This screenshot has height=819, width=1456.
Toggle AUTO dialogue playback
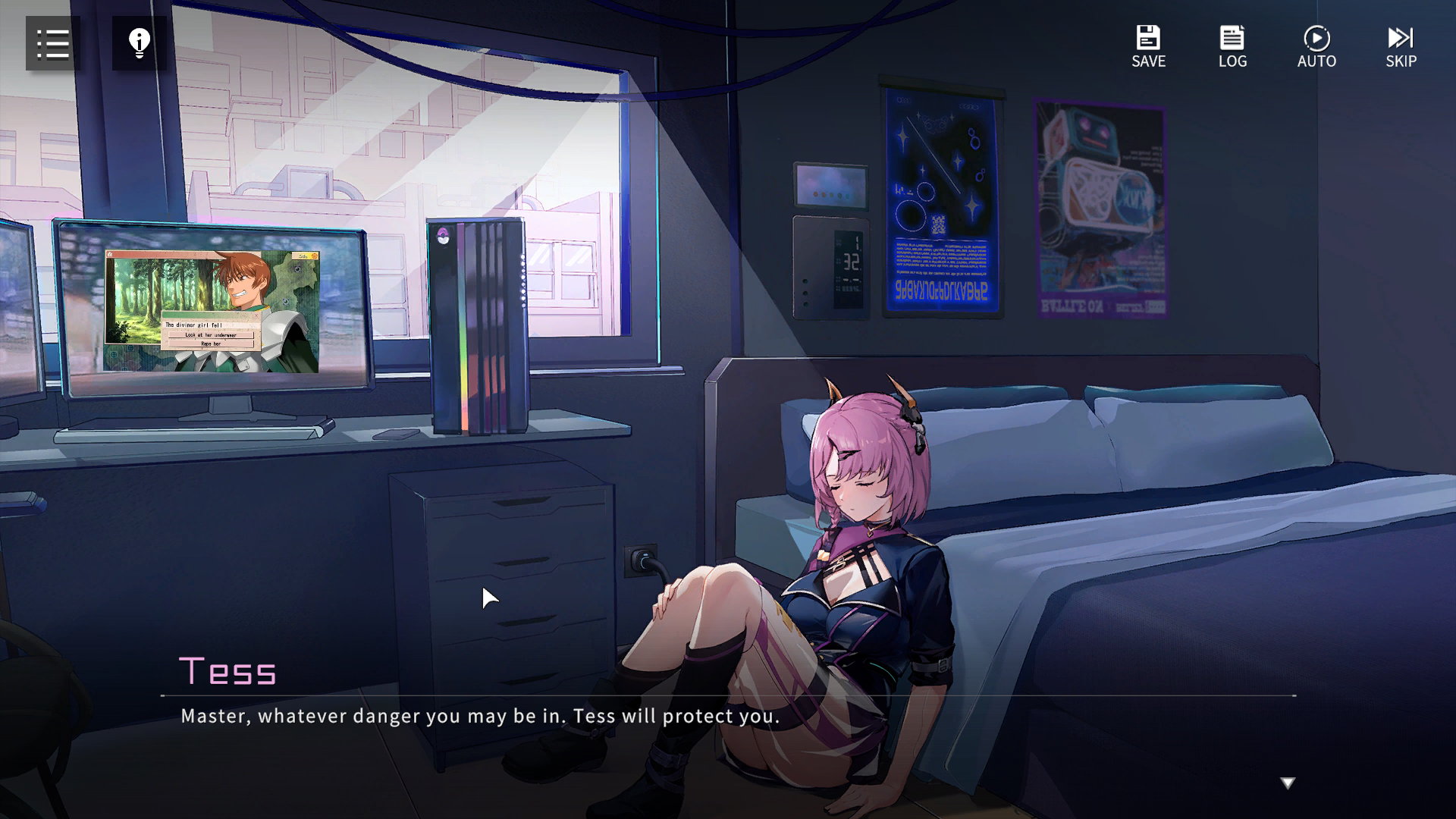point(1316,46)
